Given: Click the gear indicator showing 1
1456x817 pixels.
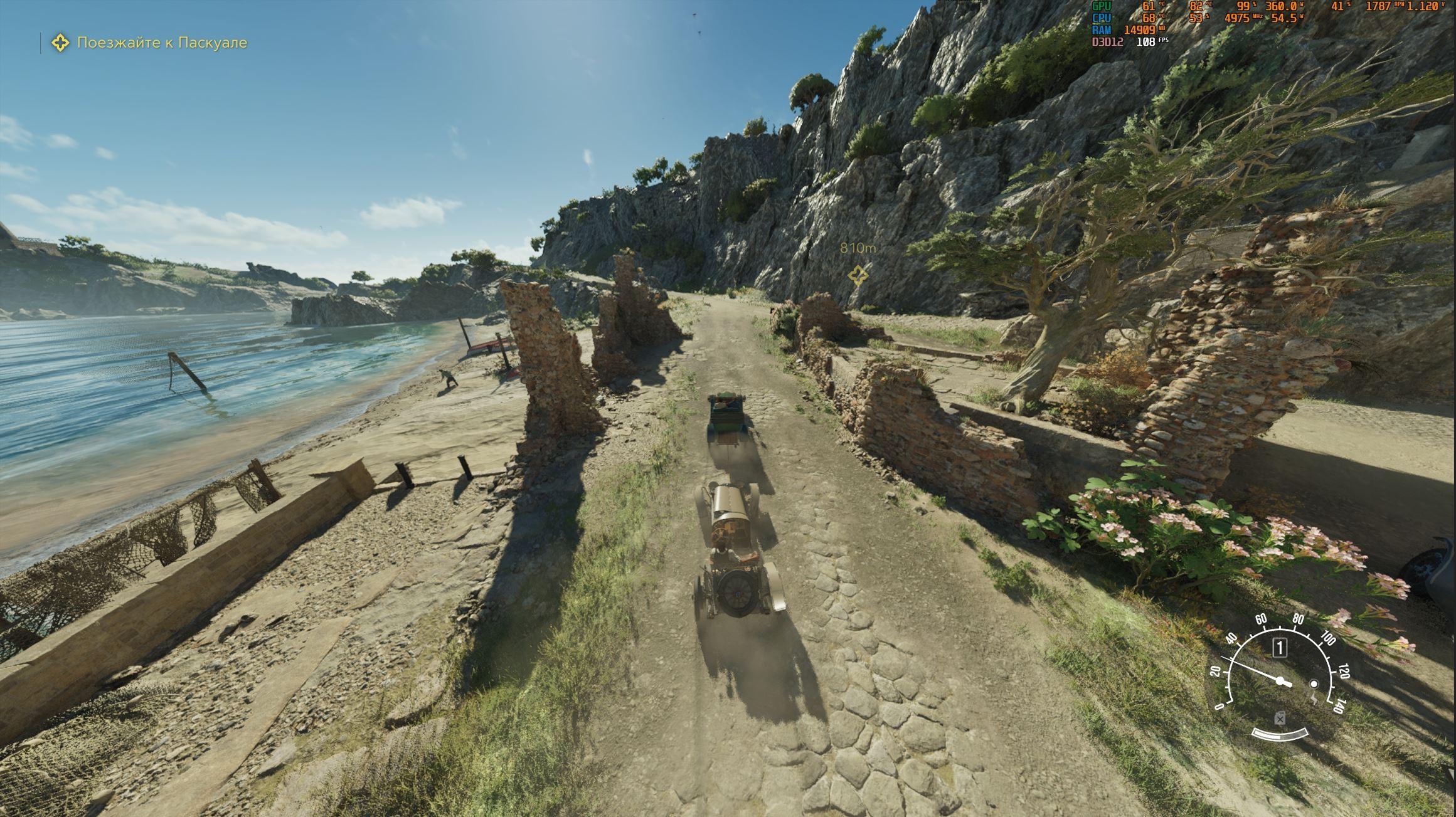Looking at the screenshot, I should tap(1279, 648).
